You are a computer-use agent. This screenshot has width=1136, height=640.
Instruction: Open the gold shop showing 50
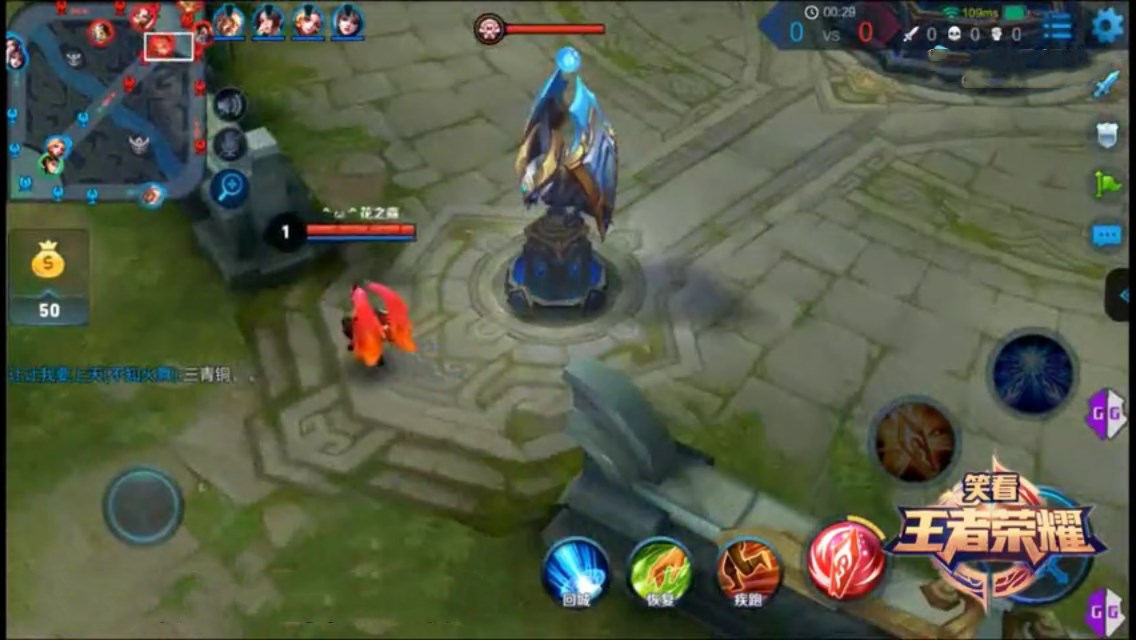(48, 277)
